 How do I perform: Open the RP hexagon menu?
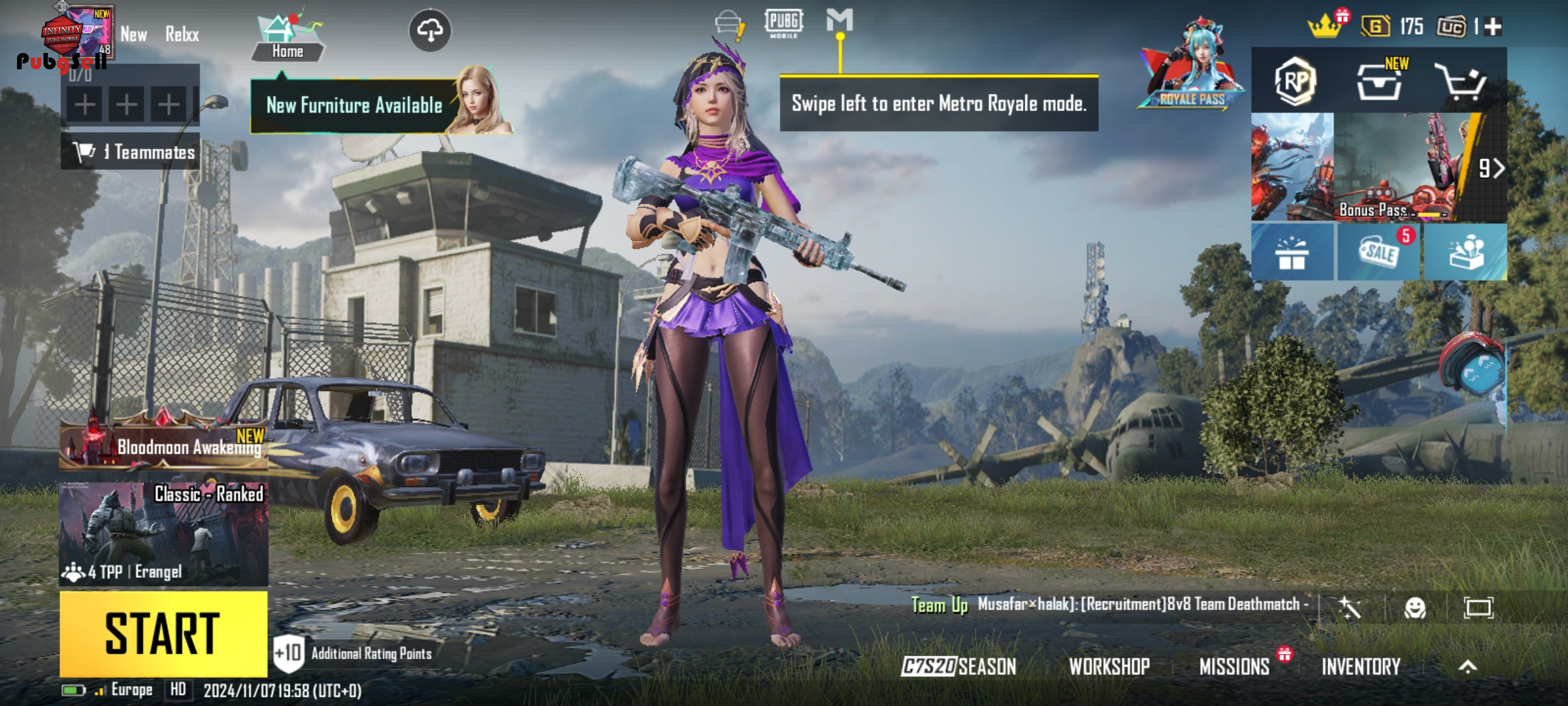[x=1294, y=81]
